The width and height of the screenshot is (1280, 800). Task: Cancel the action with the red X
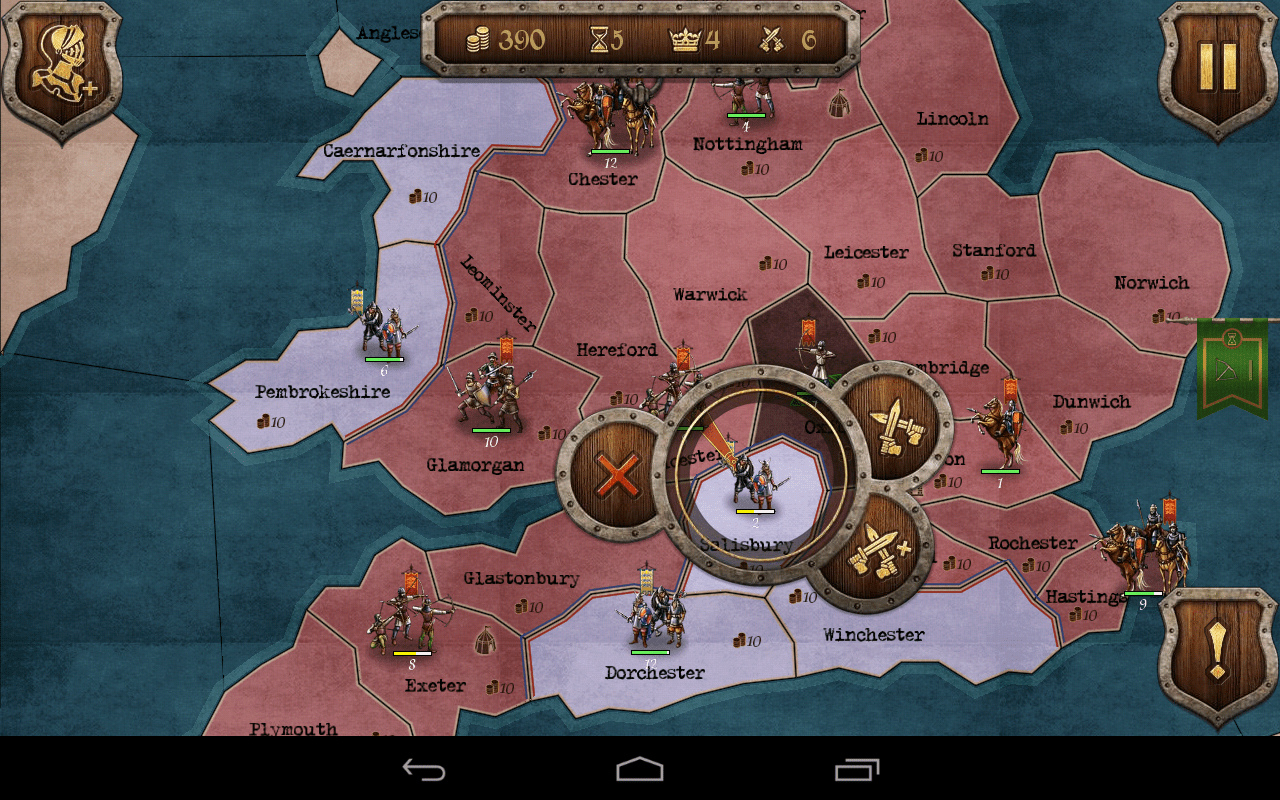618,476
